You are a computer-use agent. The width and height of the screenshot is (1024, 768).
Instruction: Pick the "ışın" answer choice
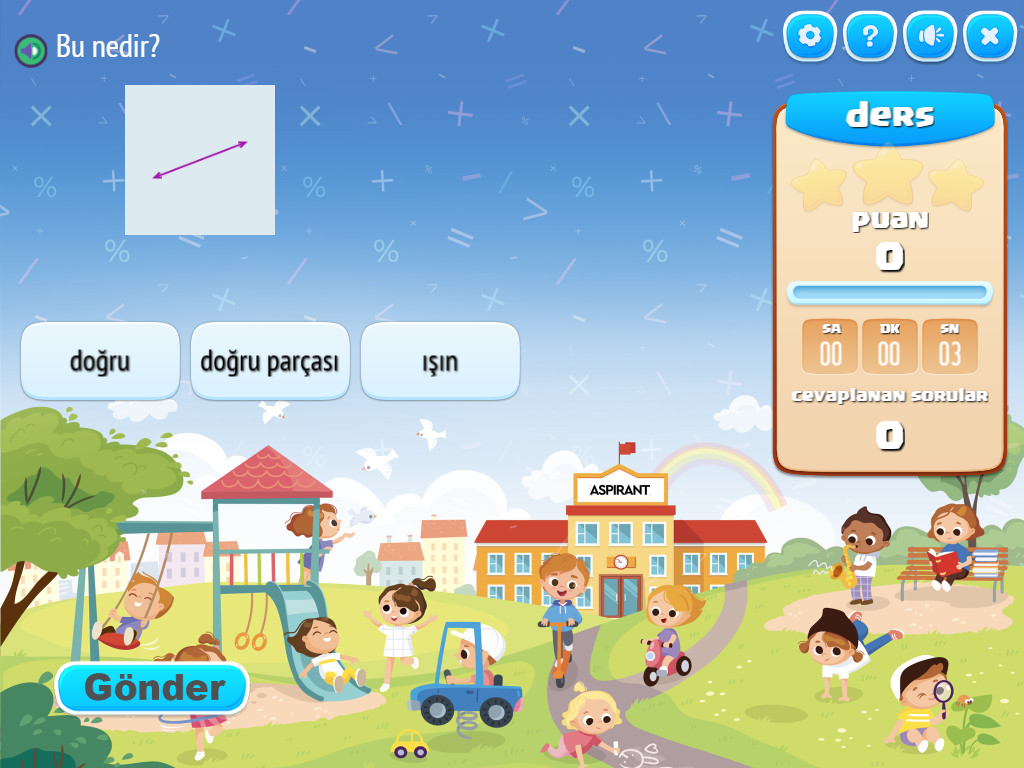click(x=440, y=361)
